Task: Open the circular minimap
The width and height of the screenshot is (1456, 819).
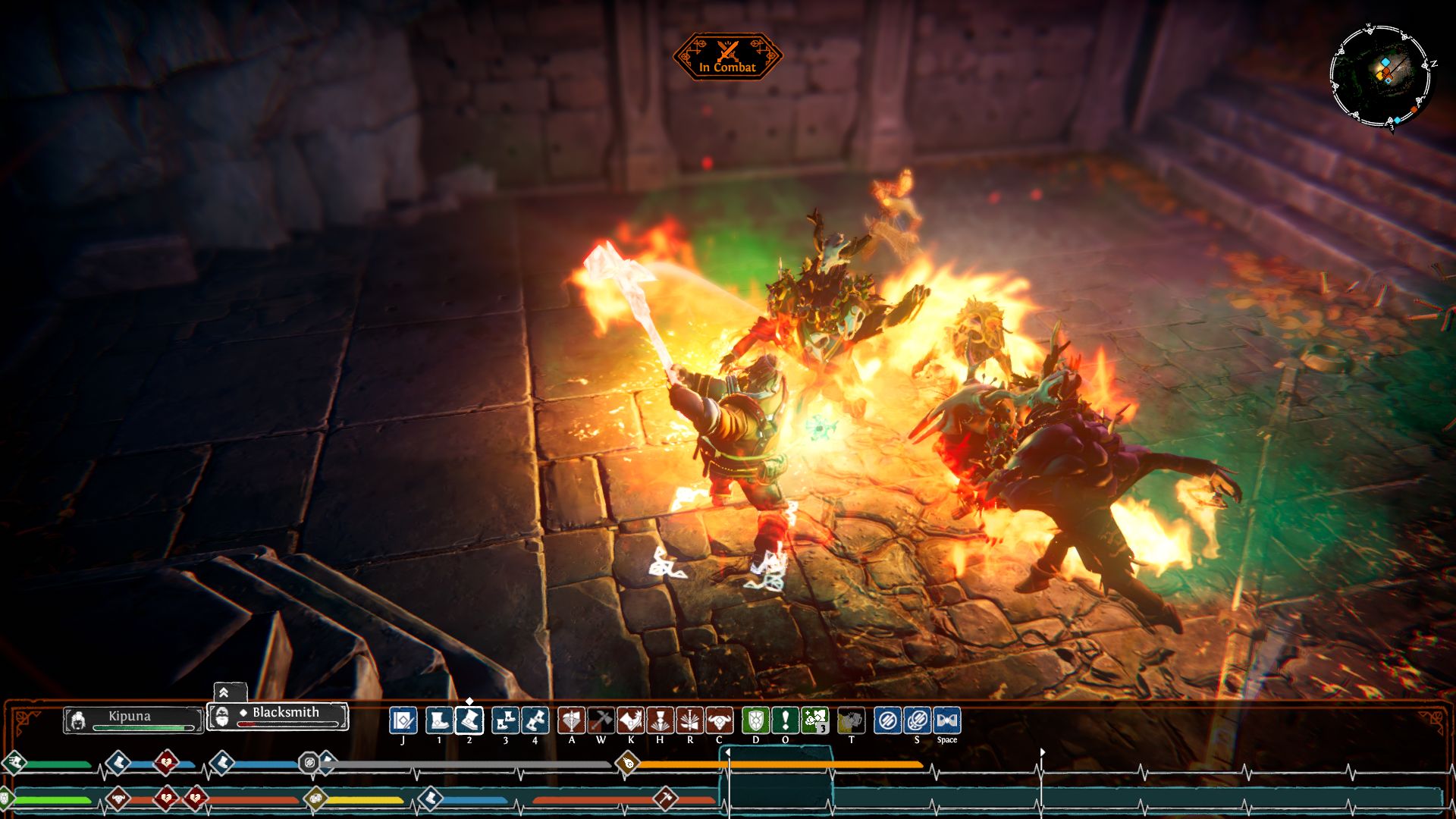Action: (1380, 76)
